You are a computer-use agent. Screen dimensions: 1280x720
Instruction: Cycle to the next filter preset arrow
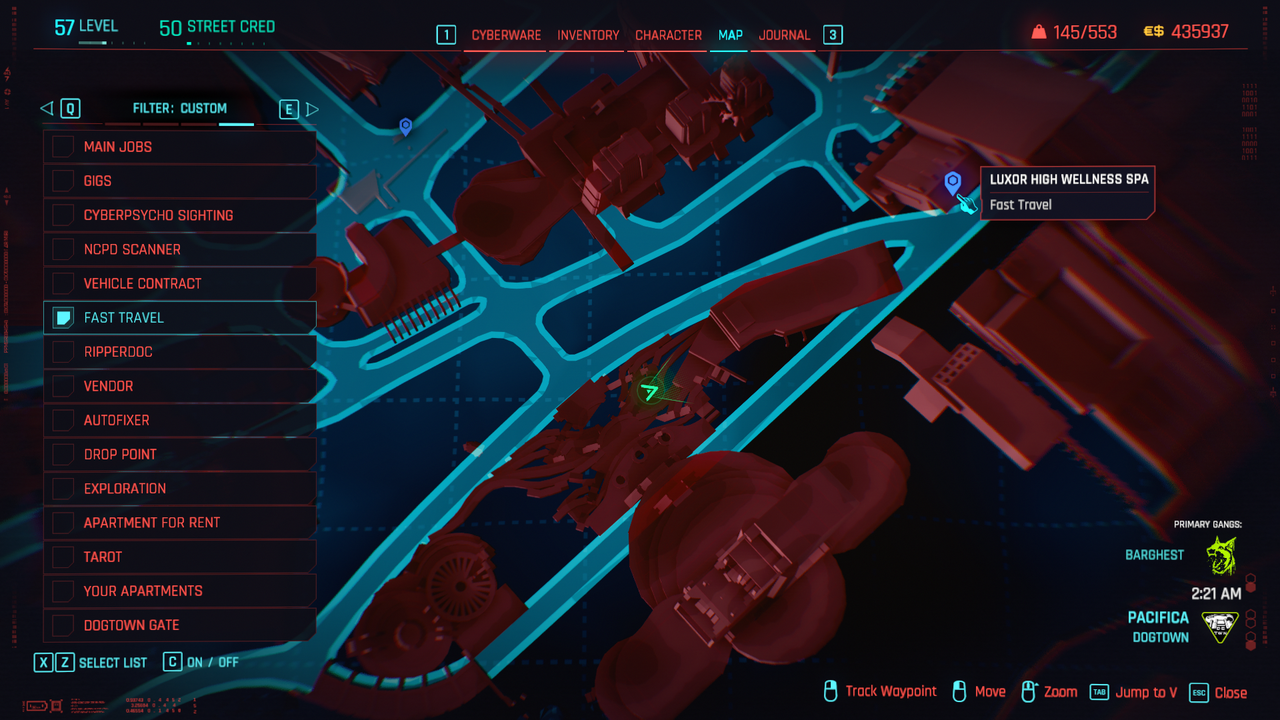point(312,109)
